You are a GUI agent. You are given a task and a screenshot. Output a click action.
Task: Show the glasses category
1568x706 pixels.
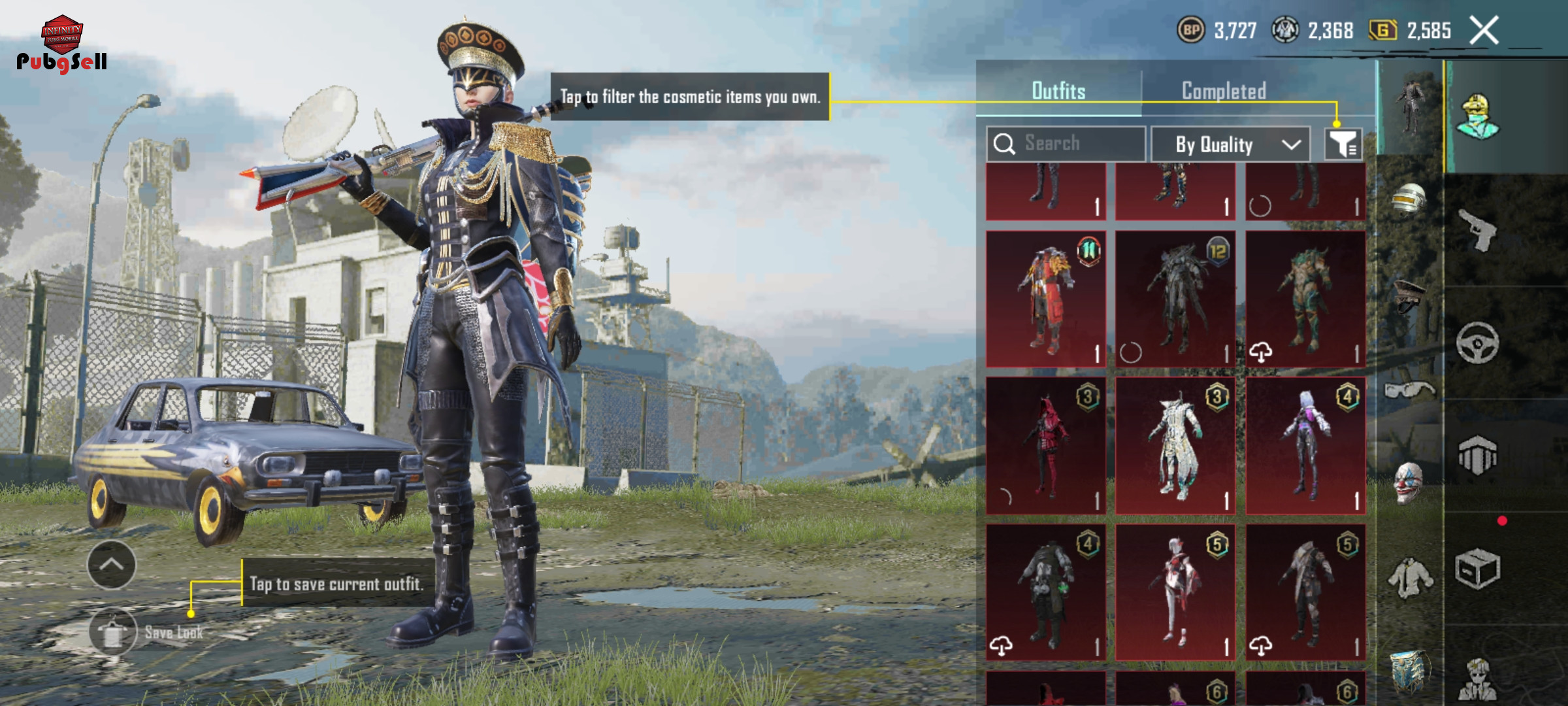pyautogui.click(x=1409, y=390)
